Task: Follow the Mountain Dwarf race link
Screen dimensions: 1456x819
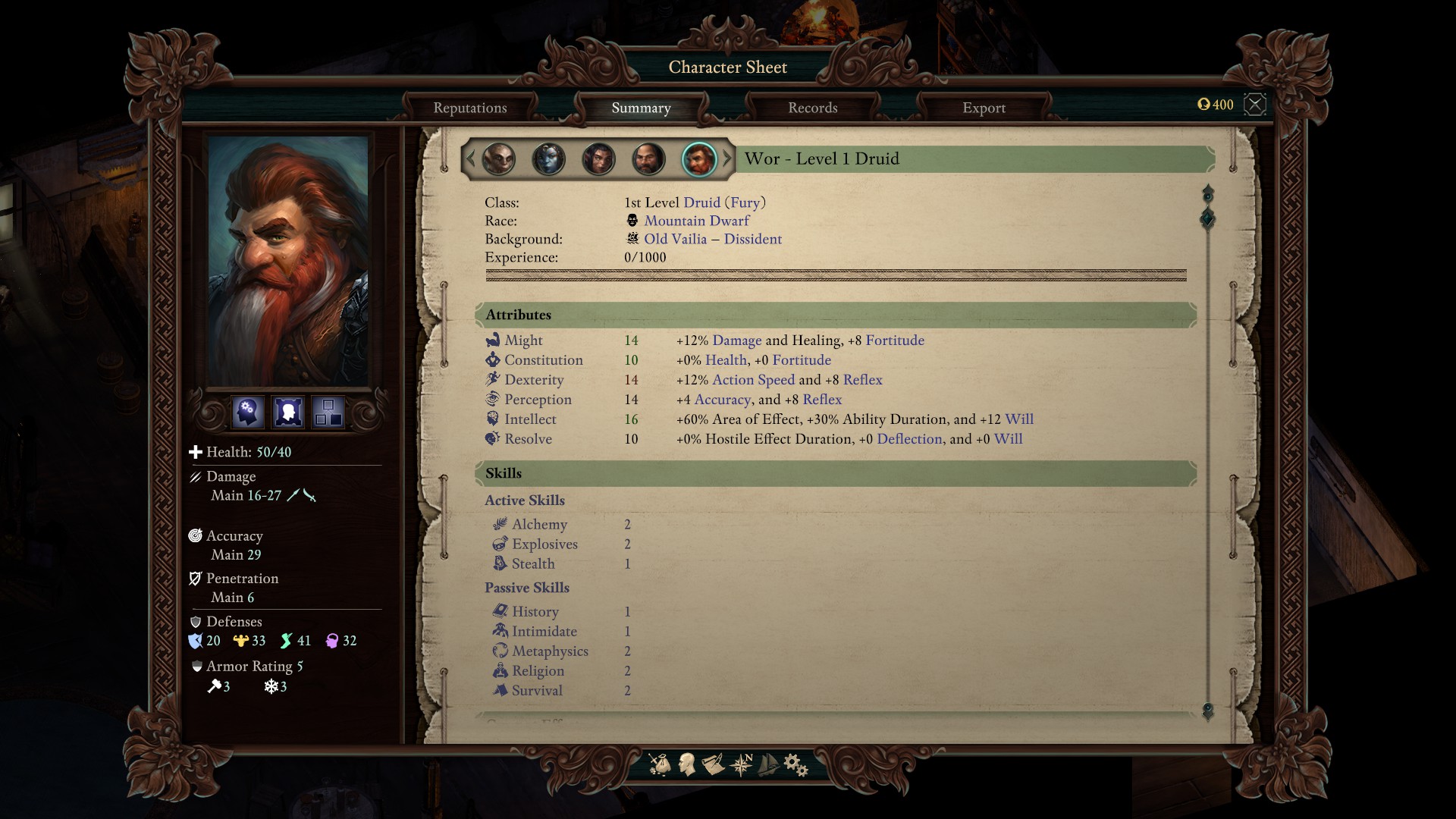Action: (x=696, y=221)
